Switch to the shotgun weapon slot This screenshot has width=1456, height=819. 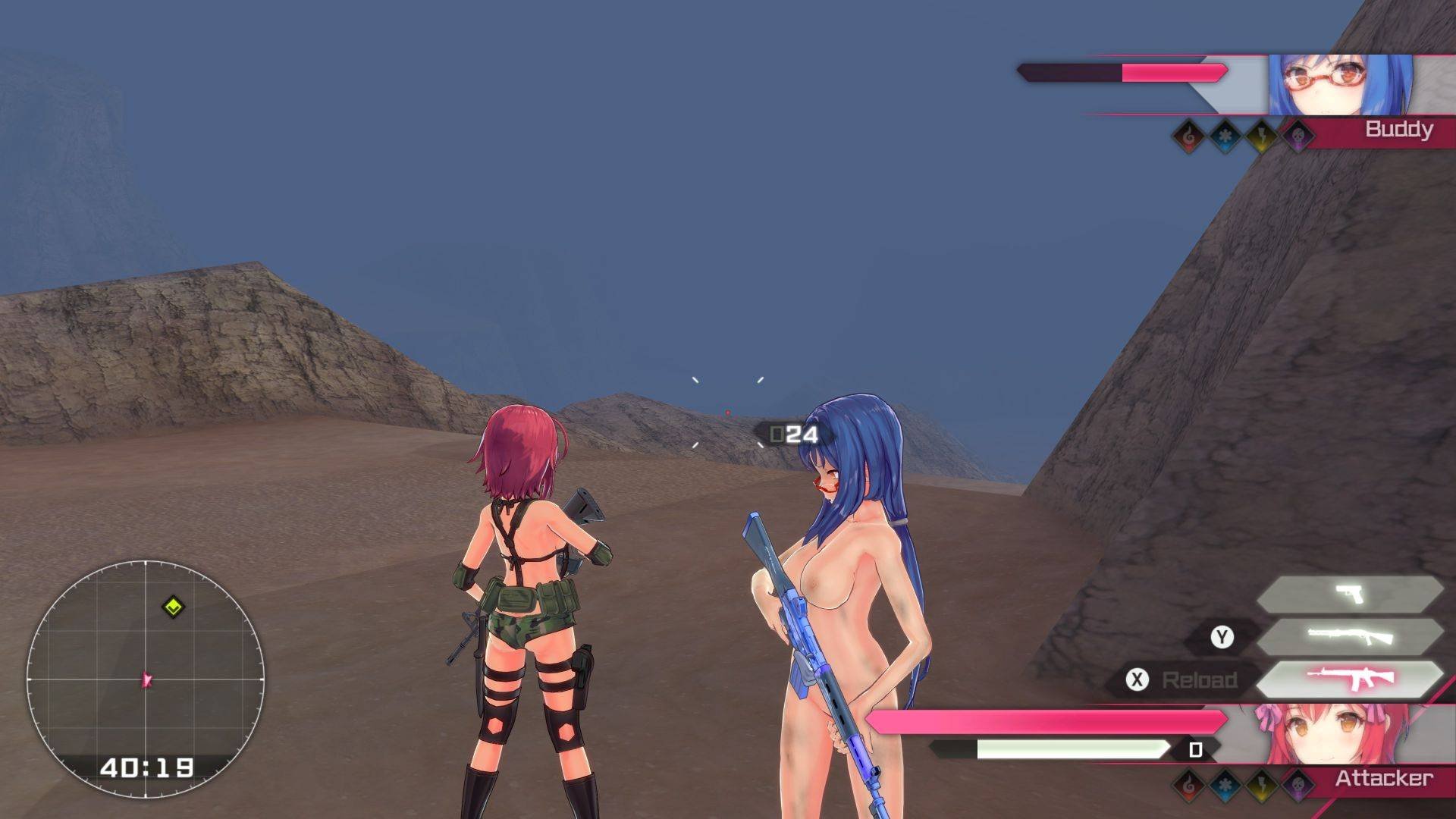point(1349,636)
